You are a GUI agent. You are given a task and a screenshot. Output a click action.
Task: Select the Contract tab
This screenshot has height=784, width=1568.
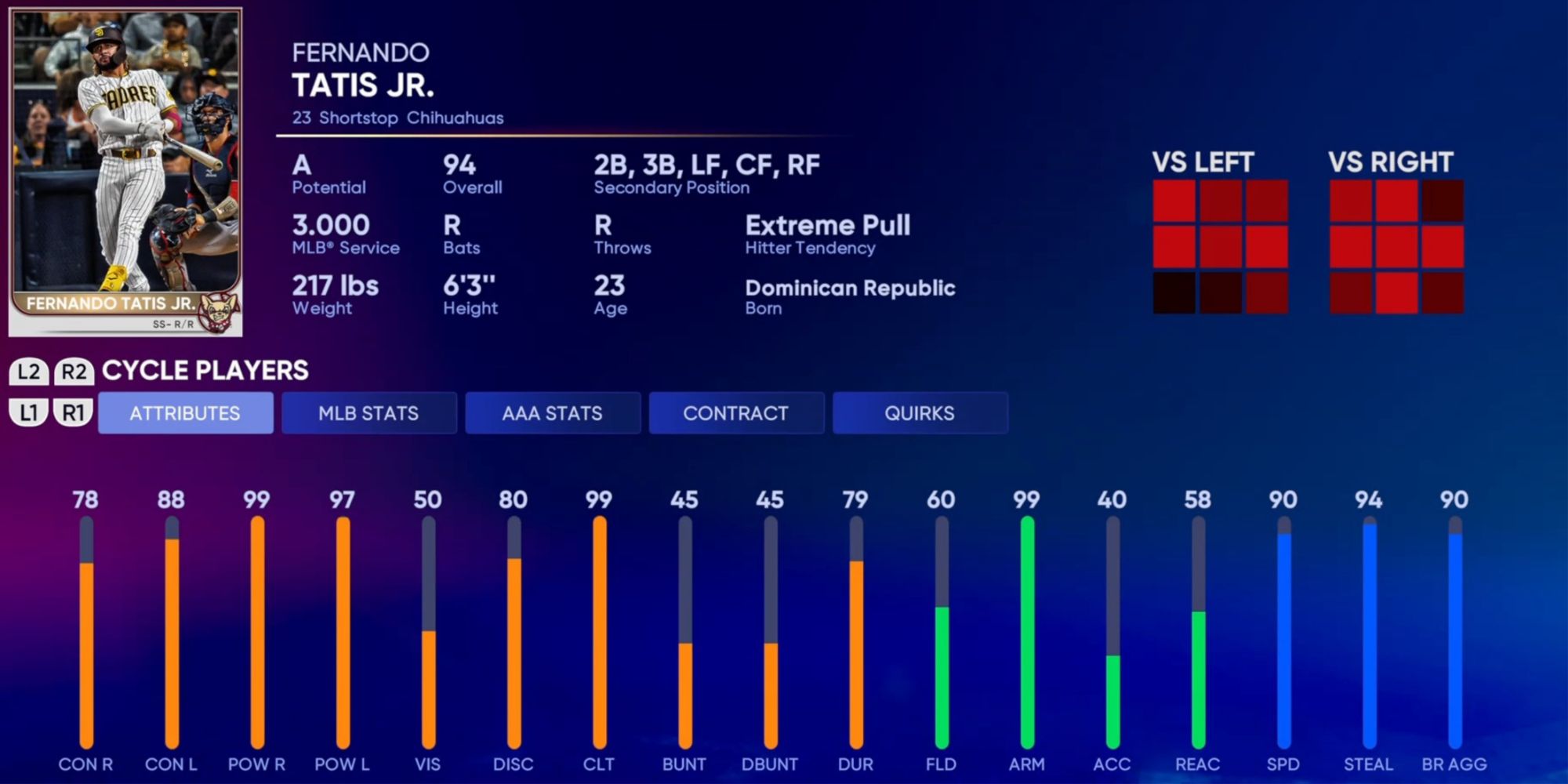tap(736, 412)
